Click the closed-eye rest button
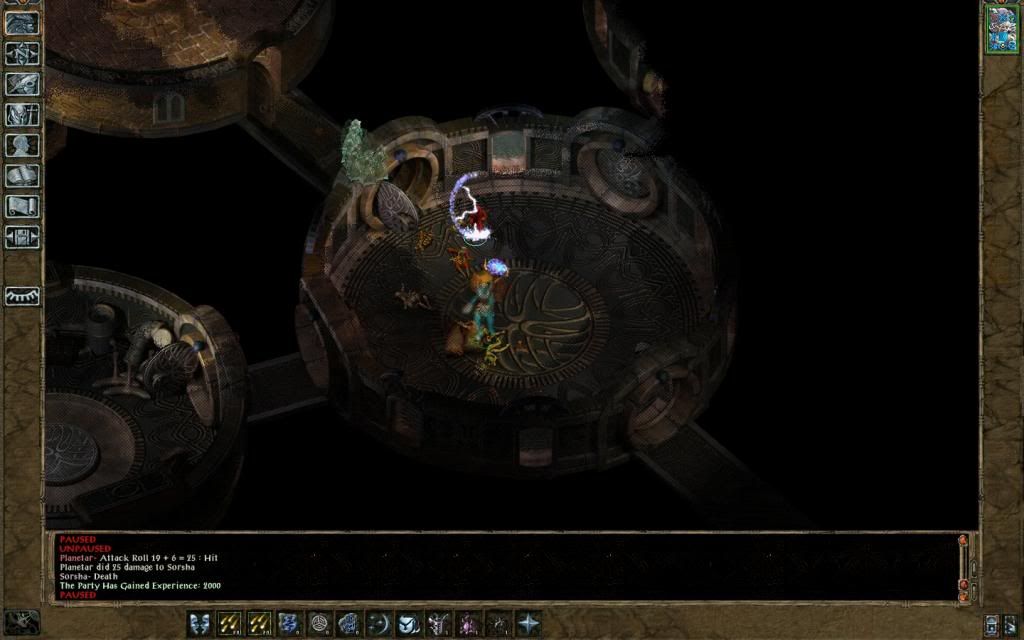The image size is (1024, 640). coord(22,296)
